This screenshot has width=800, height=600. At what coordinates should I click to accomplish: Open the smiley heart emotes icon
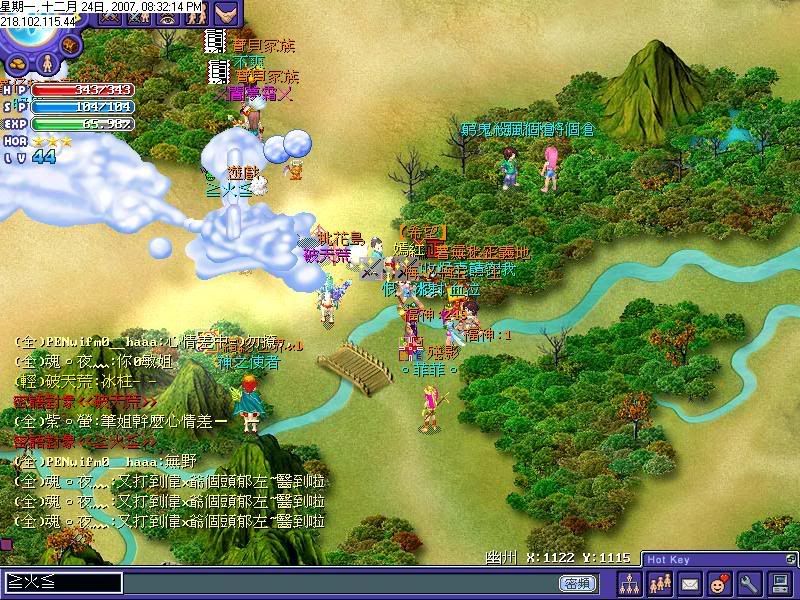[x=718, y=582]
